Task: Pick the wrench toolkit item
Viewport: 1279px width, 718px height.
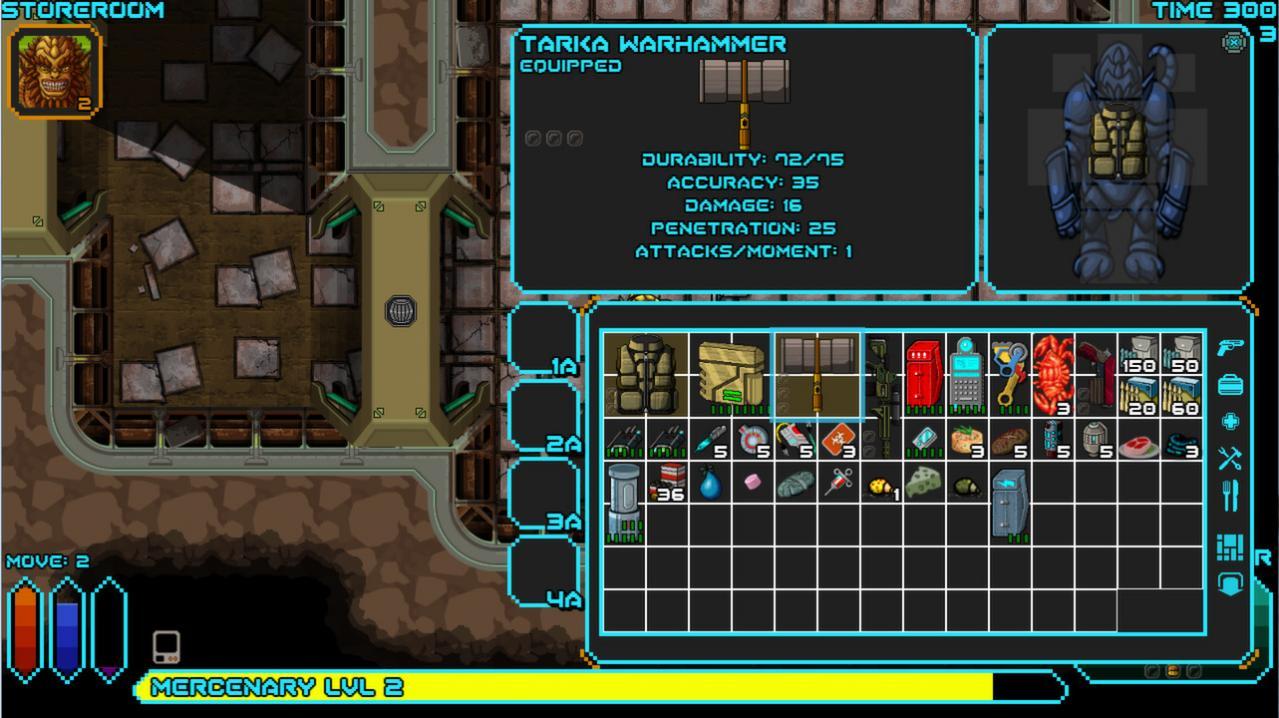Action: click(x=1009, y=375)
